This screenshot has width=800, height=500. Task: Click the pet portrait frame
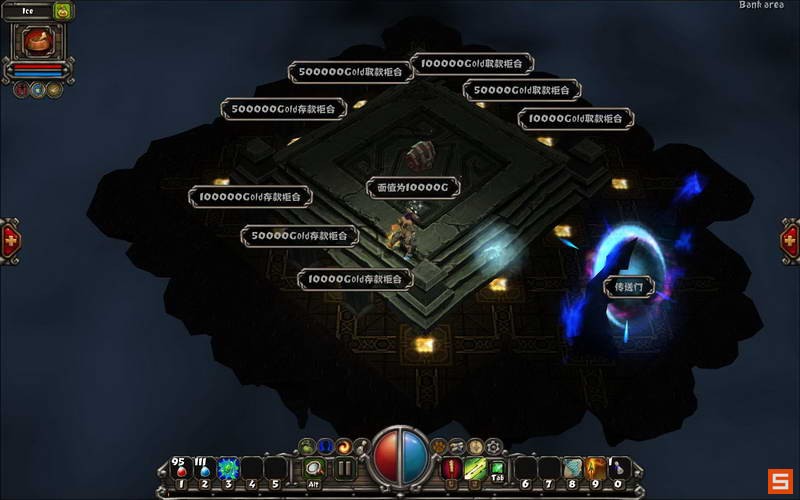(40, 41)
